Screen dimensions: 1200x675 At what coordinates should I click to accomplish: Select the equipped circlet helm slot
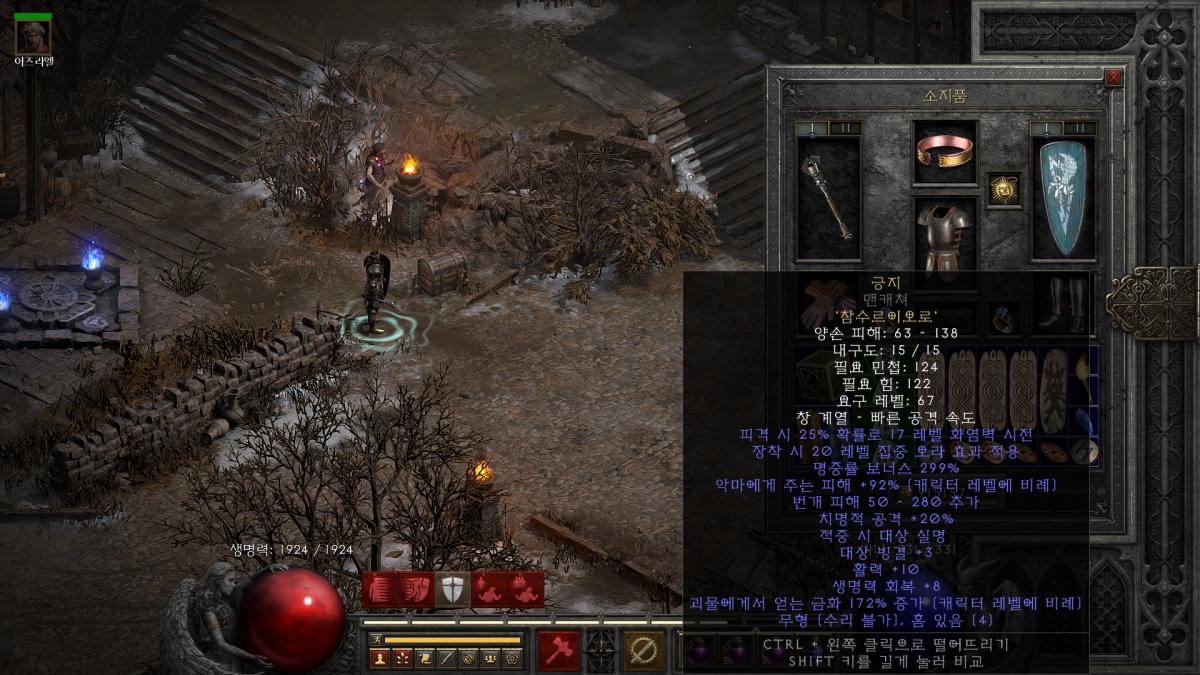(x=945, y=153)
